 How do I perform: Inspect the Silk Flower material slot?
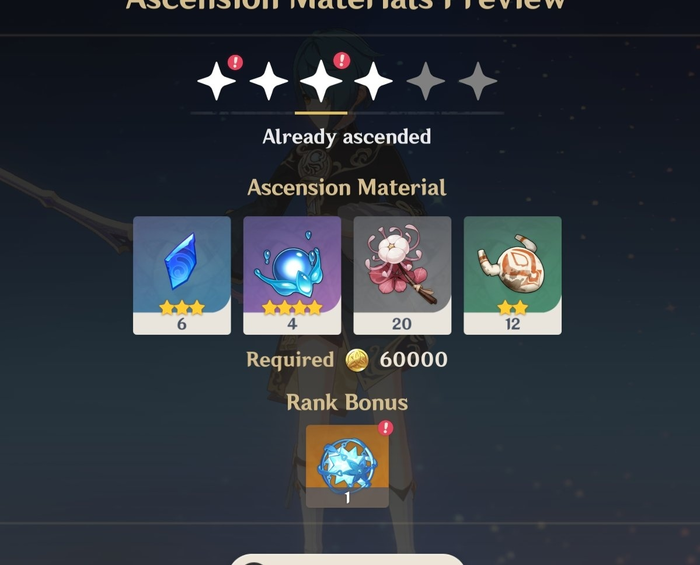402,274
